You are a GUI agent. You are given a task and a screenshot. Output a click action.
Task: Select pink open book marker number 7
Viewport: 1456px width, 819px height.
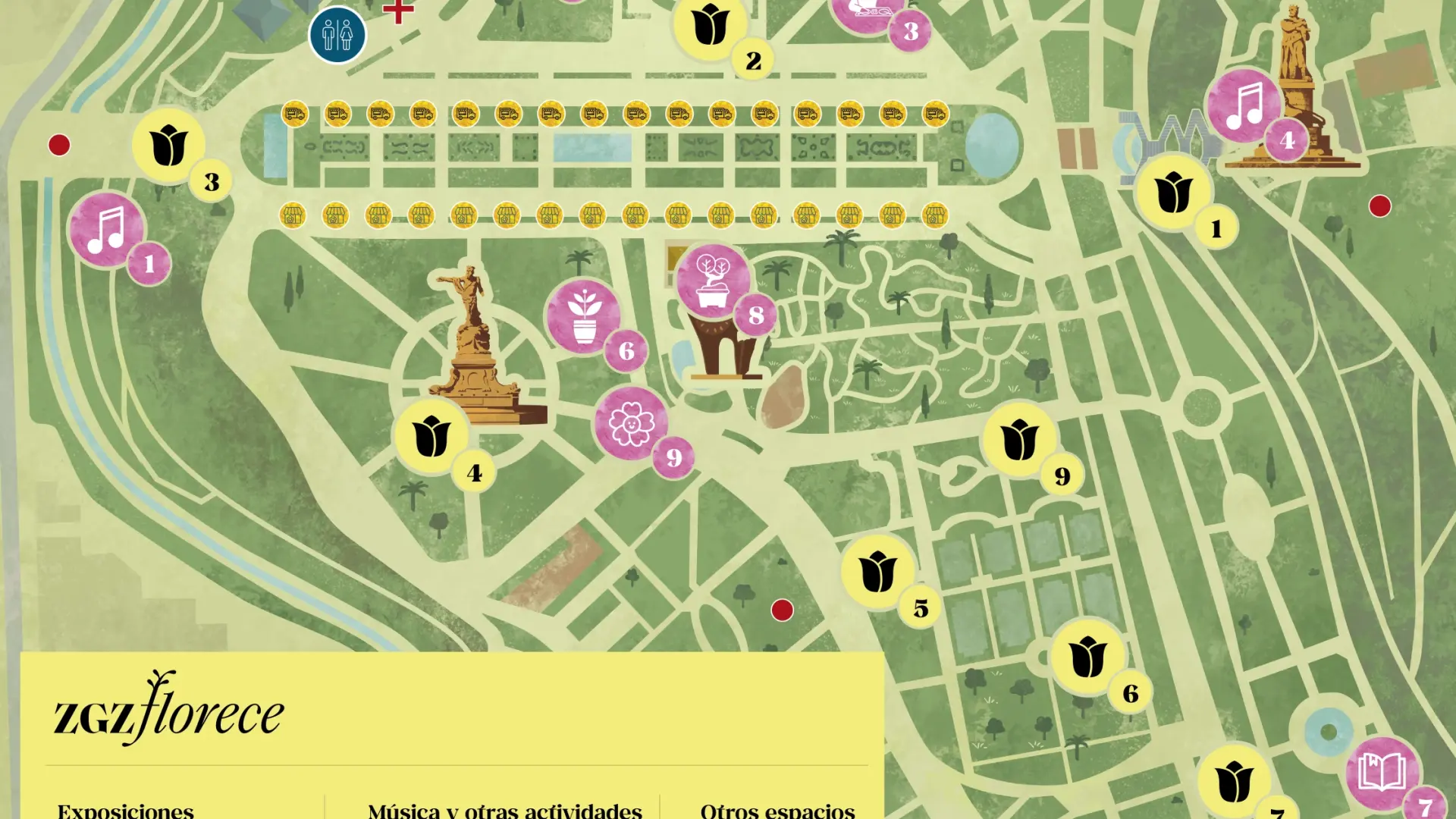click(1382, 773)
